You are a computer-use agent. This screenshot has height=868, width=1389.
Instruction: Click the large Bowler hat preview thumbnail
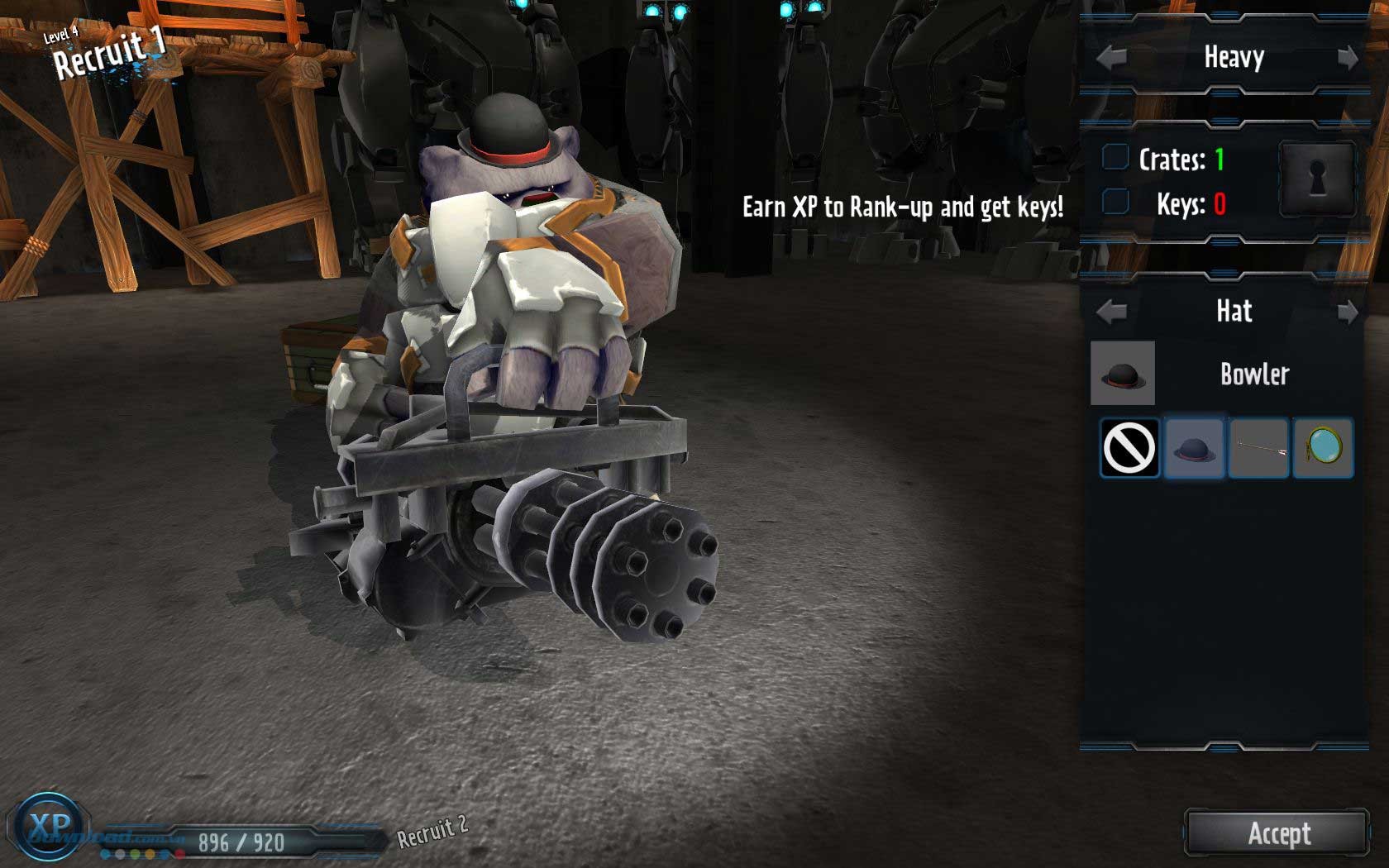coord(1123,374)
